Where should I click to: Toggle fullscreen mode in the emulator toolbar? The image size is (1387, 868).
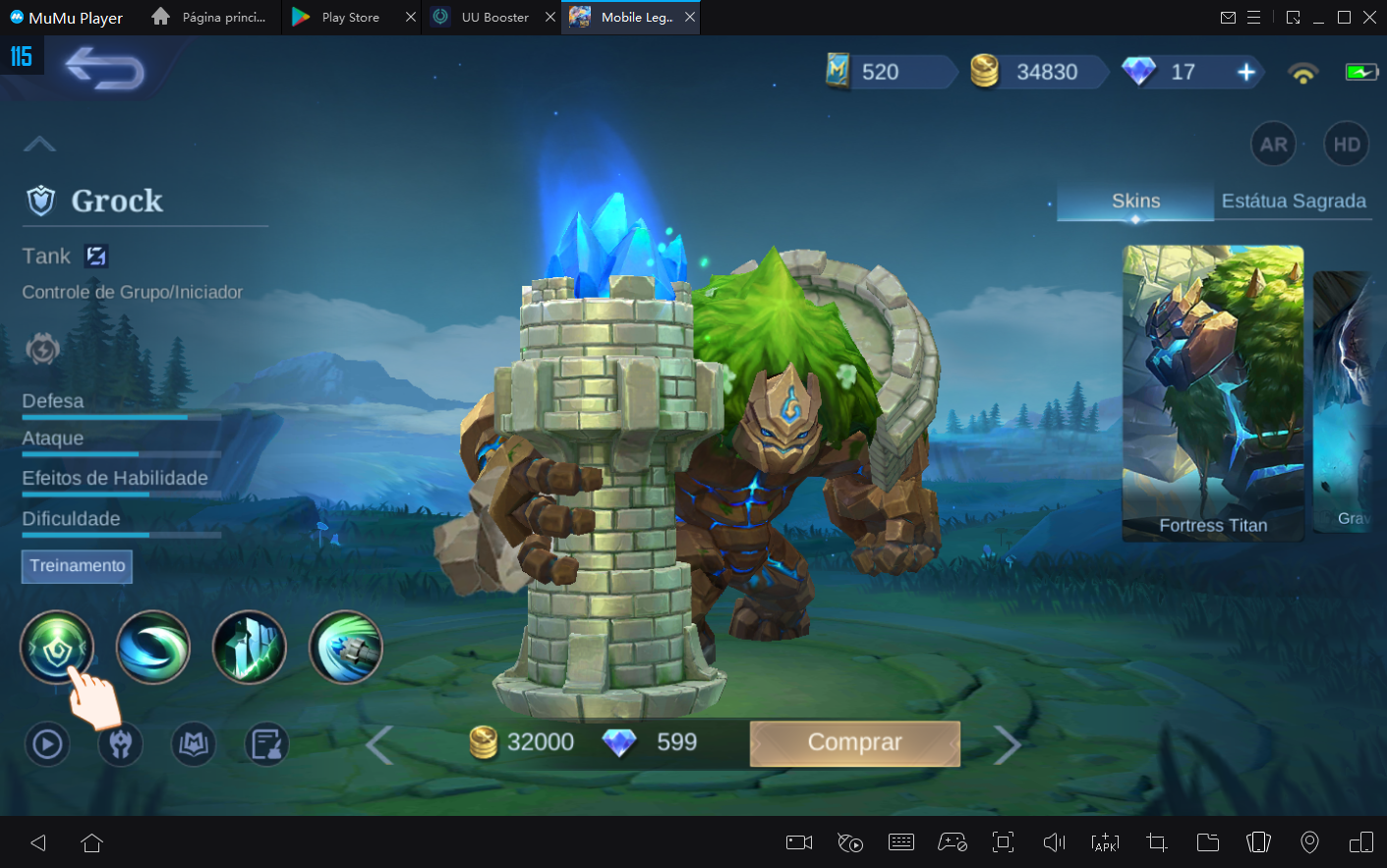tap(1003, 842)
